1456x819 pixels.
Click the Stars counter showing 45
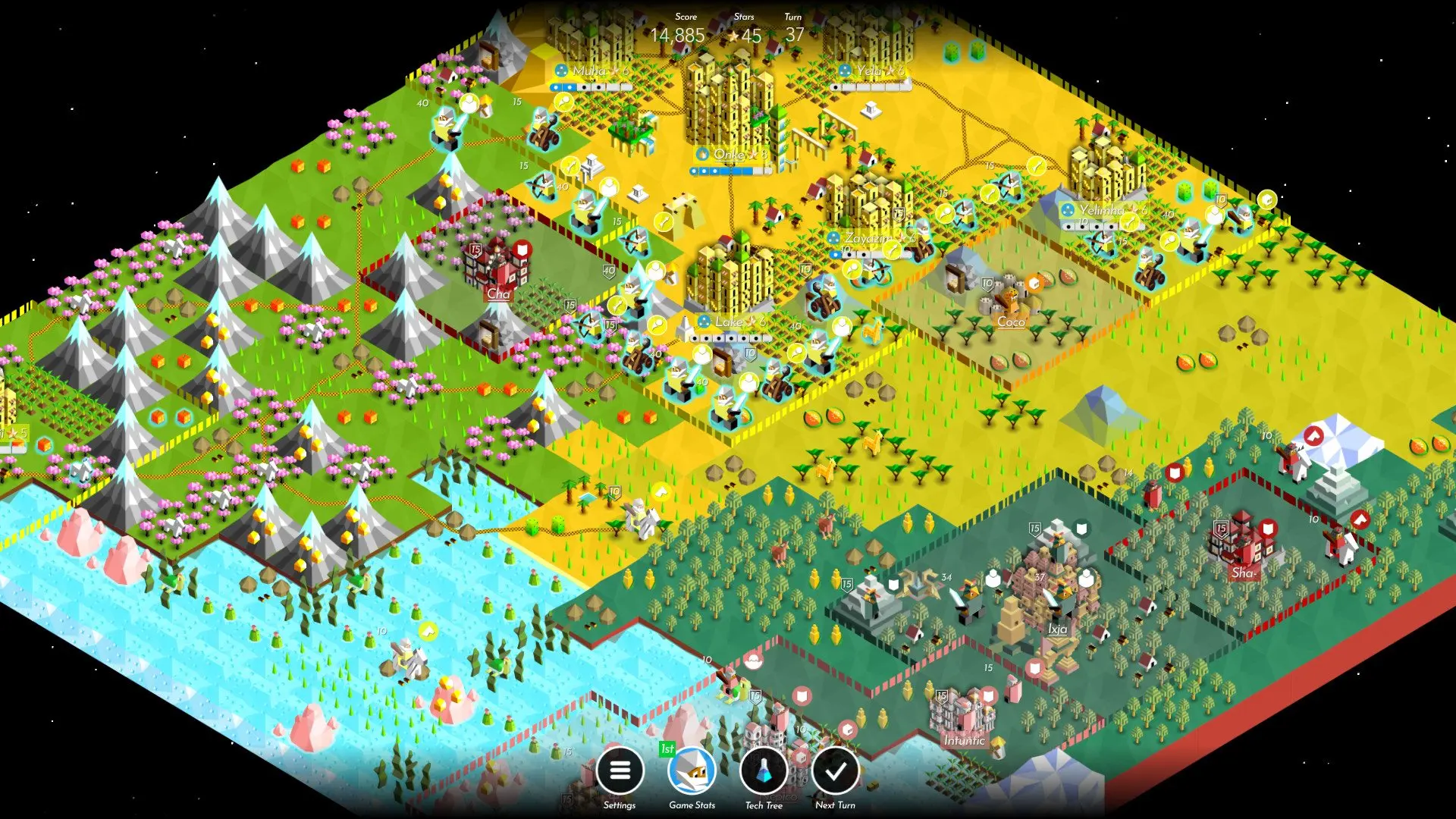745,34
